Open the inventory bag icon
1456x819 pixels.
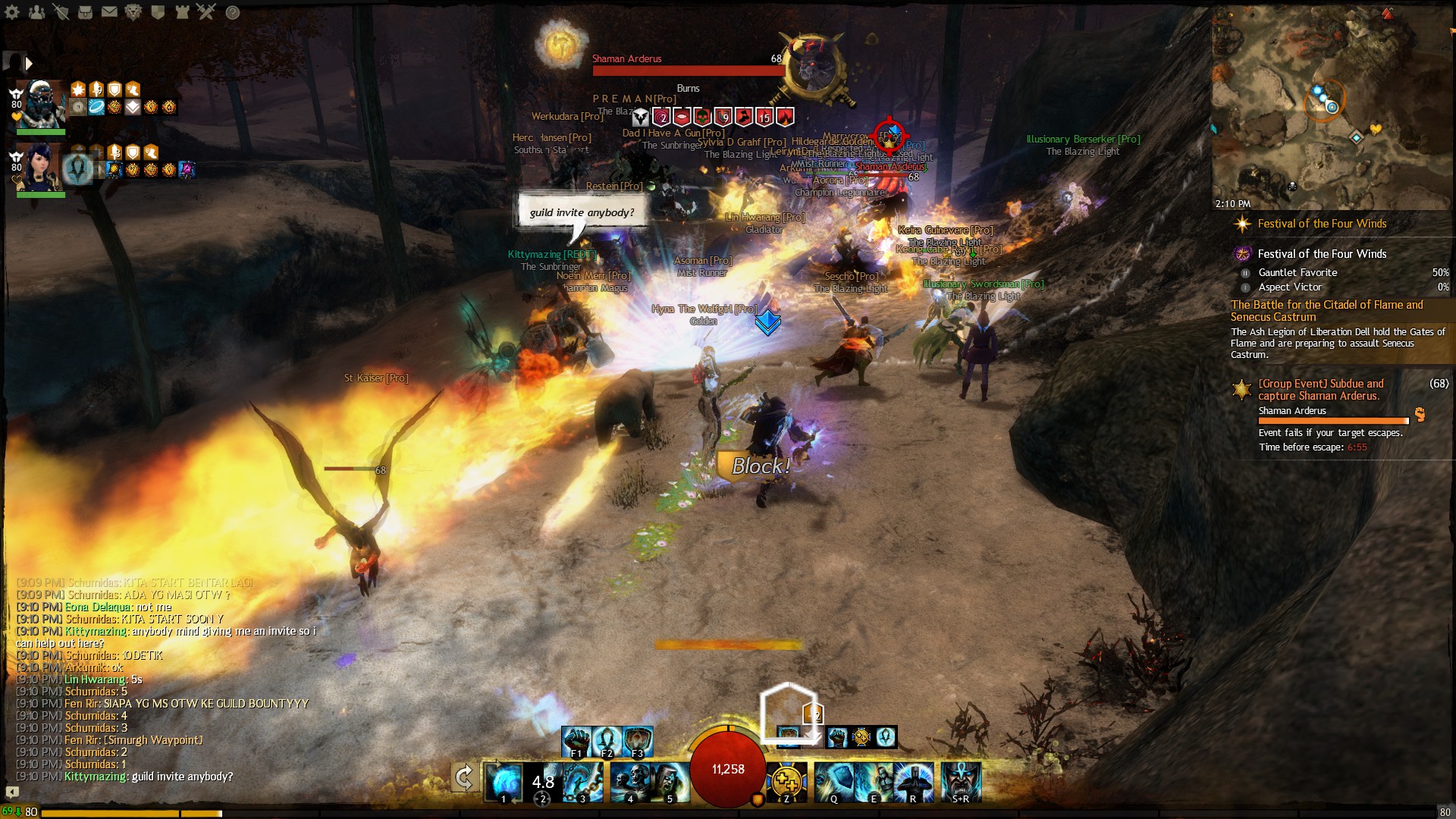85,11
